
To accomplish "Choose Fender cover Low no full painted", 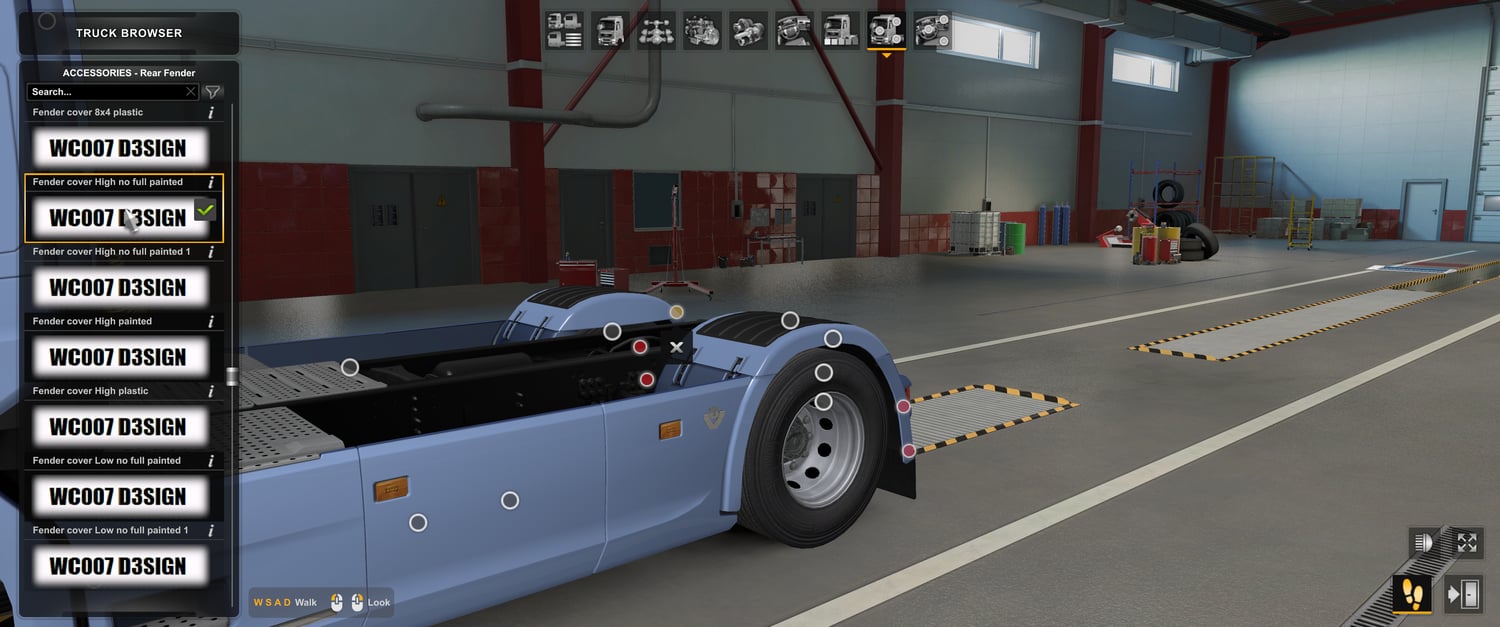I will (118, 496).
